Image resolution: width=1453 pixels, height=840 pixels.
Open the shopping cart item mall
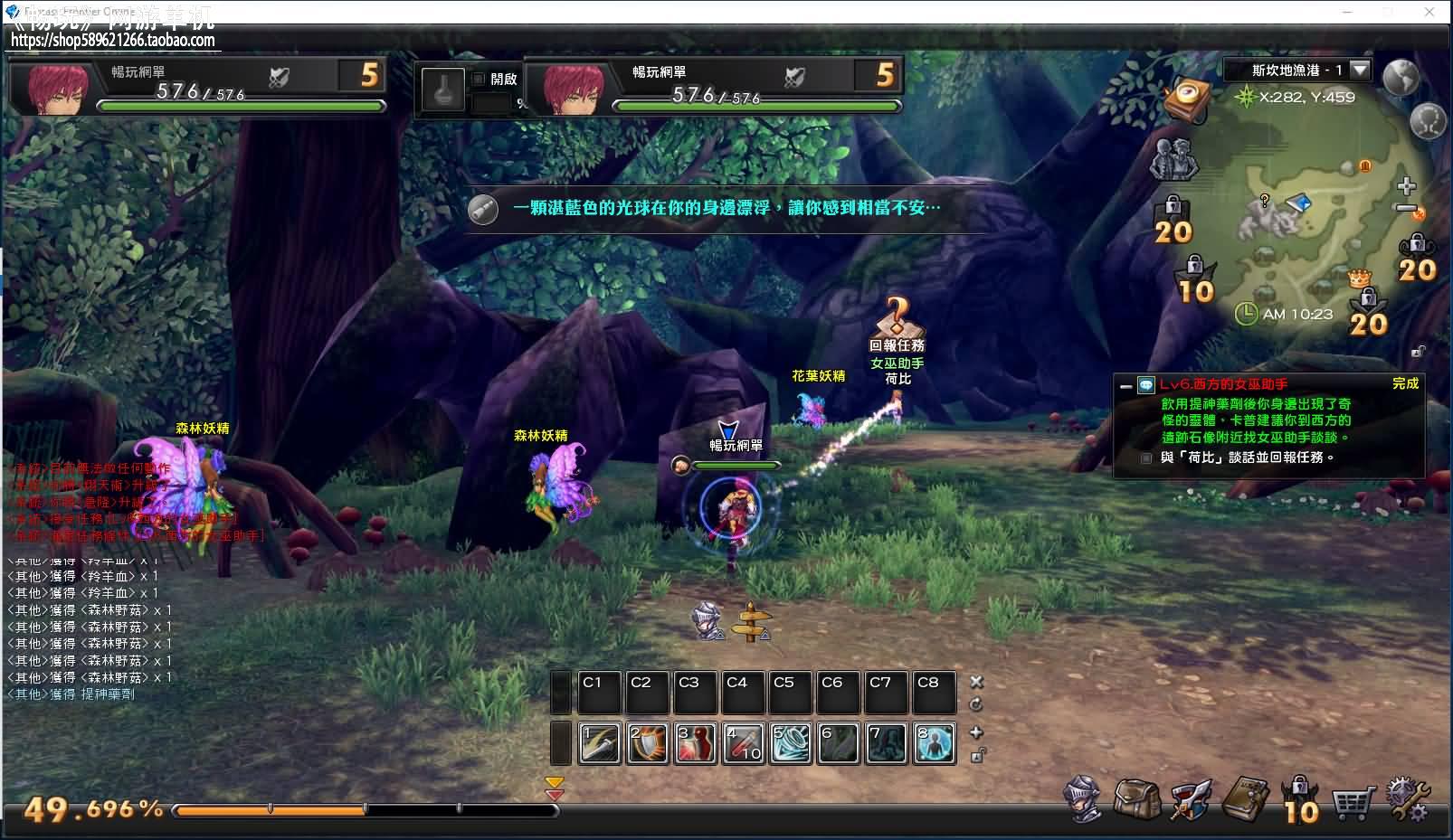tap(1352, 802)
